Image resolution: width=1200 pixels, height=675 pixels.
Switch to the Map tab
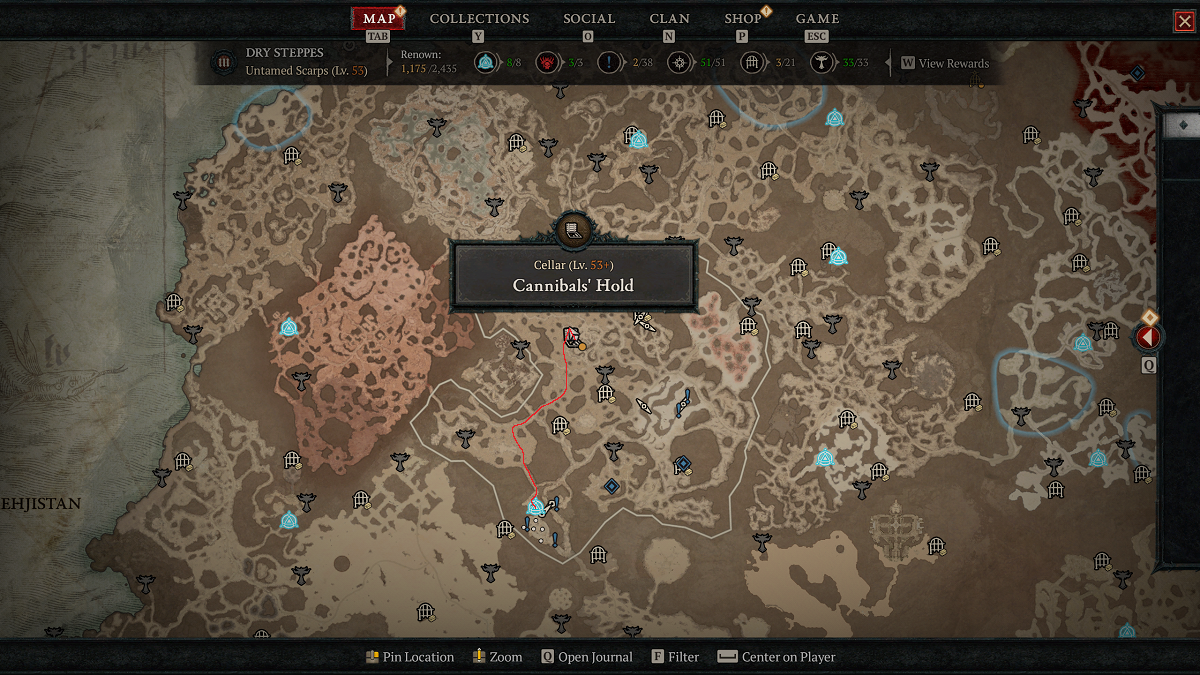(378, 19)
